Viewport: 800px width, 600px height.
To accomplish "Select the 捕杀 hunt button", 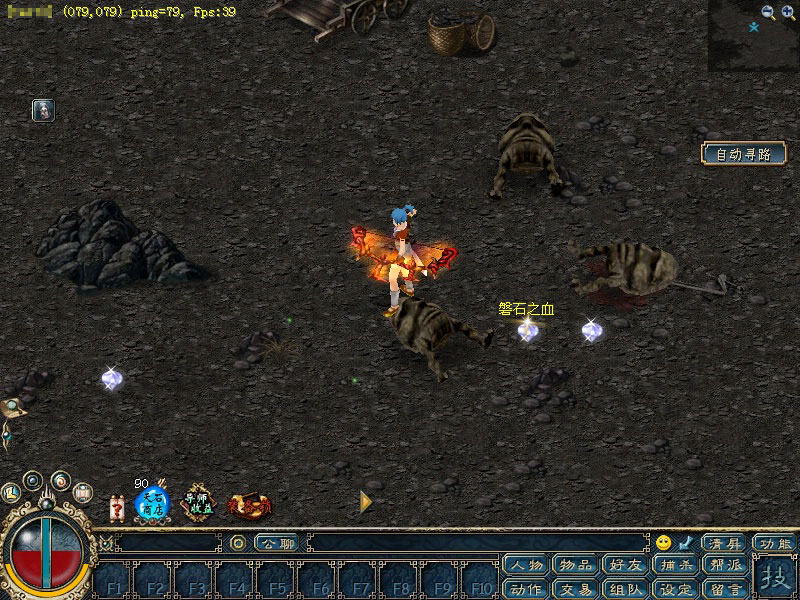I will (676, 566).
